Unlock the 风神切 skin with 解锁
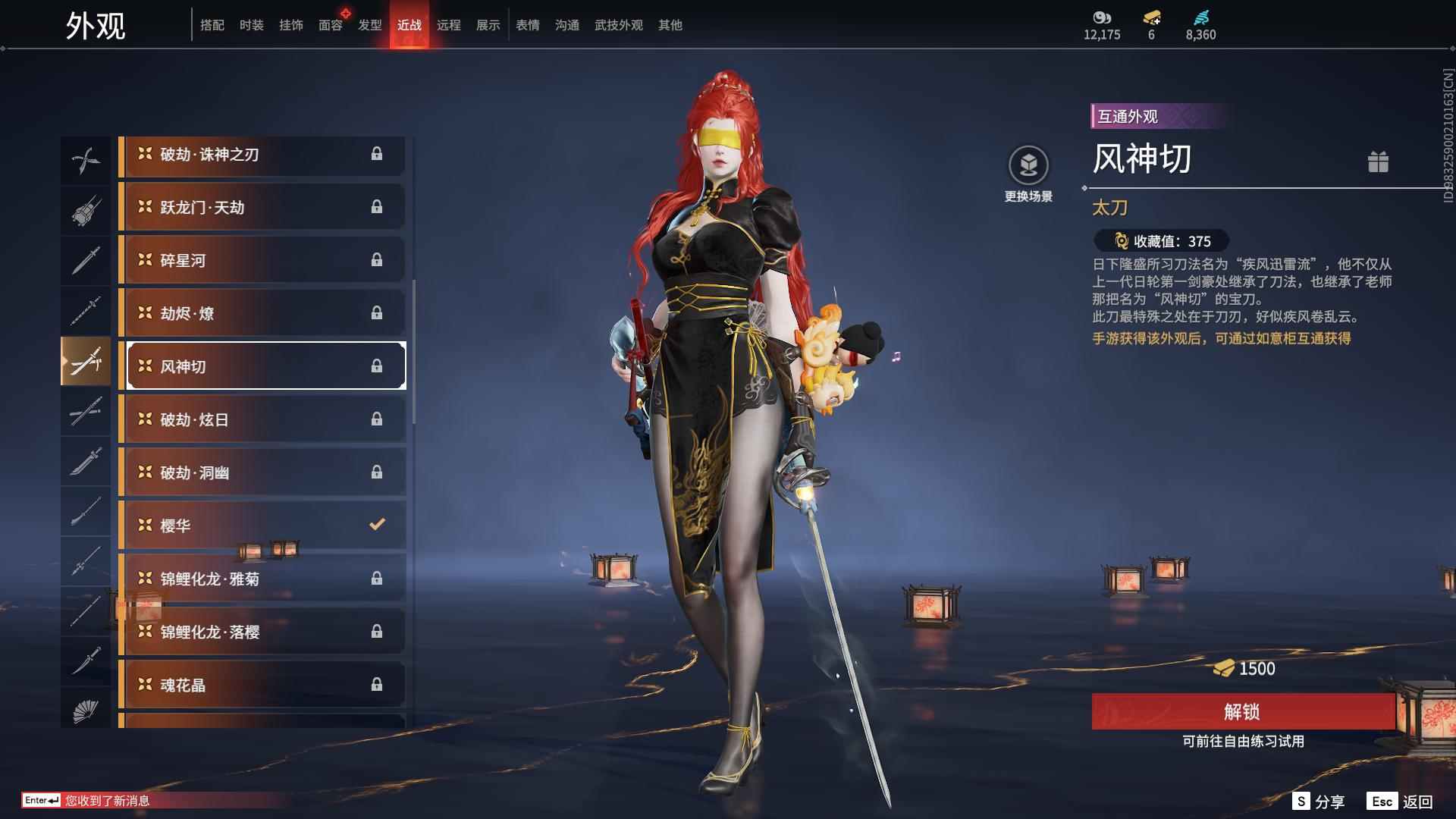 coord(1242,711)
